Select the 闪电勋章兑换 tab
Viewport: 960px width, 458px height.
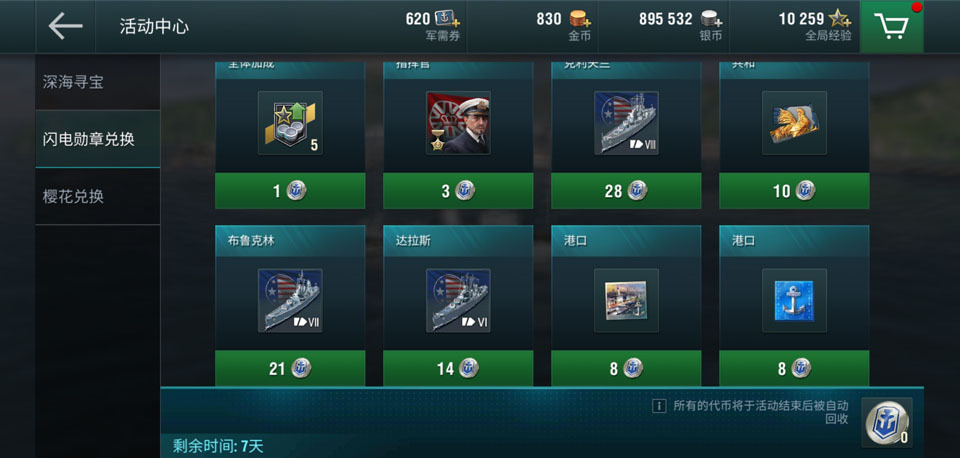[x=98, y=139]
